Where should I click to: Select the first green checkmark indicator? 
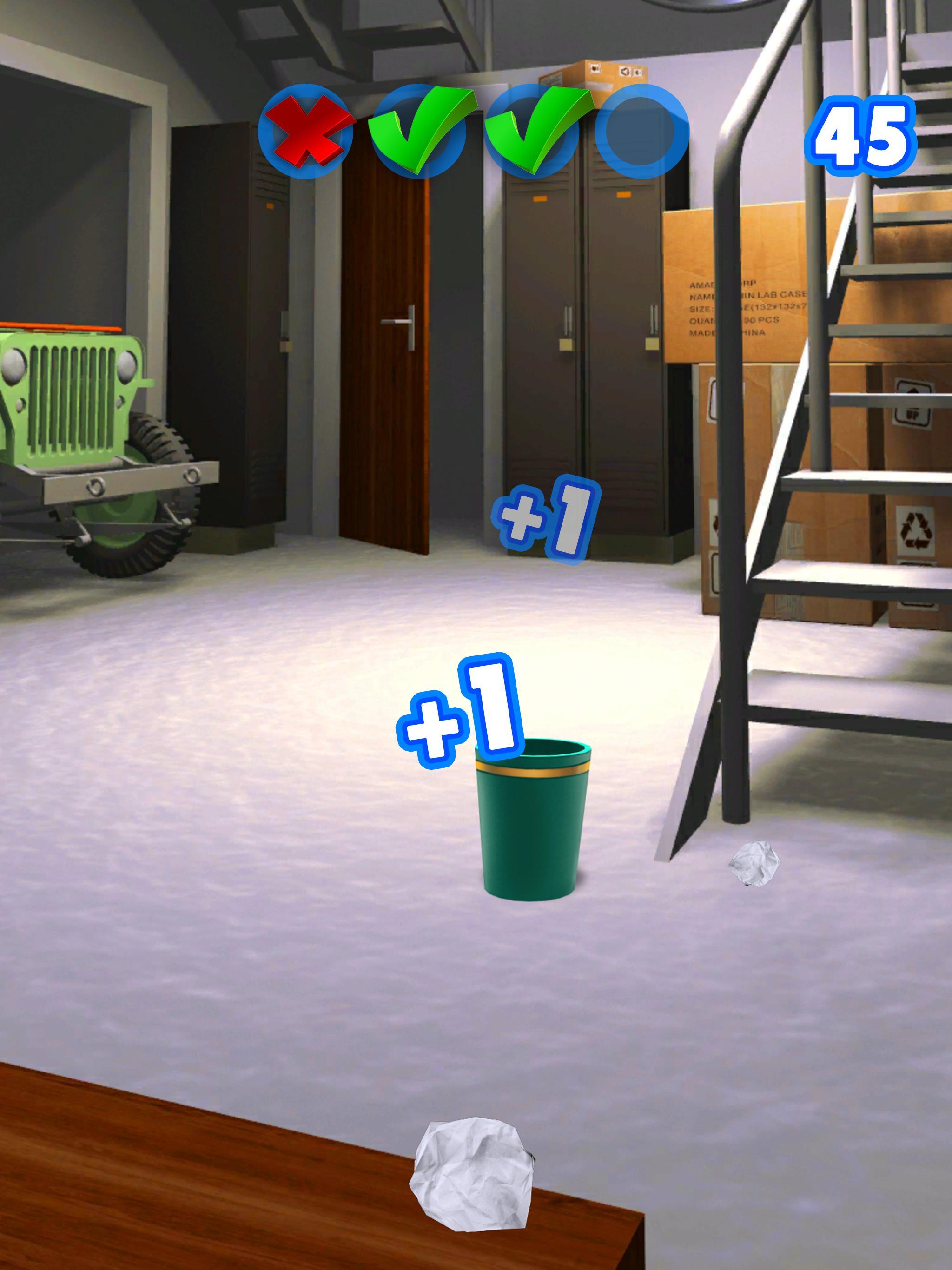(x=422, y=132)
